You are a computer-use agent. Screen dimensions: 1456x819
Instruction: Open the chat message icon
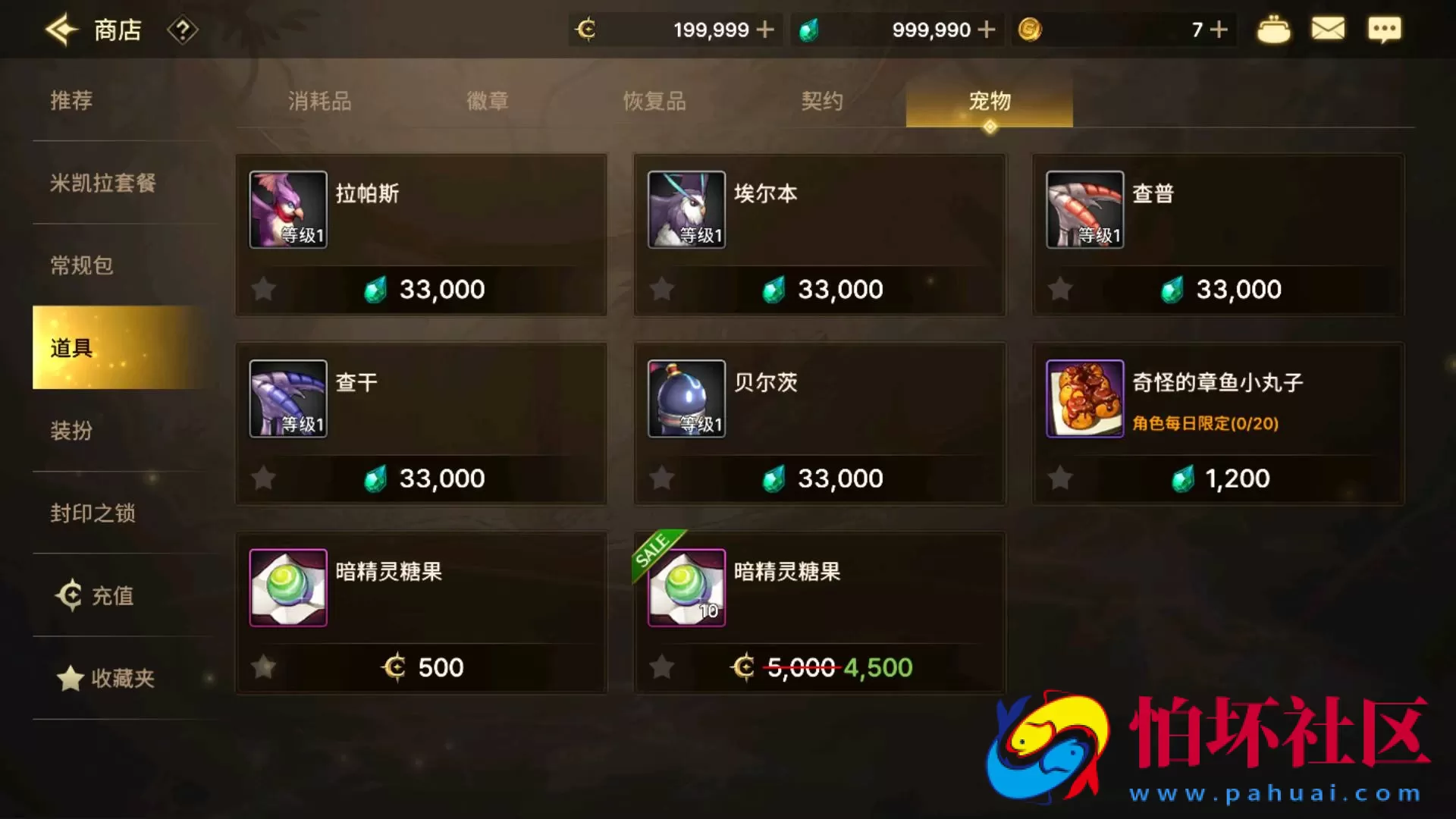[x=1385, y=29]
